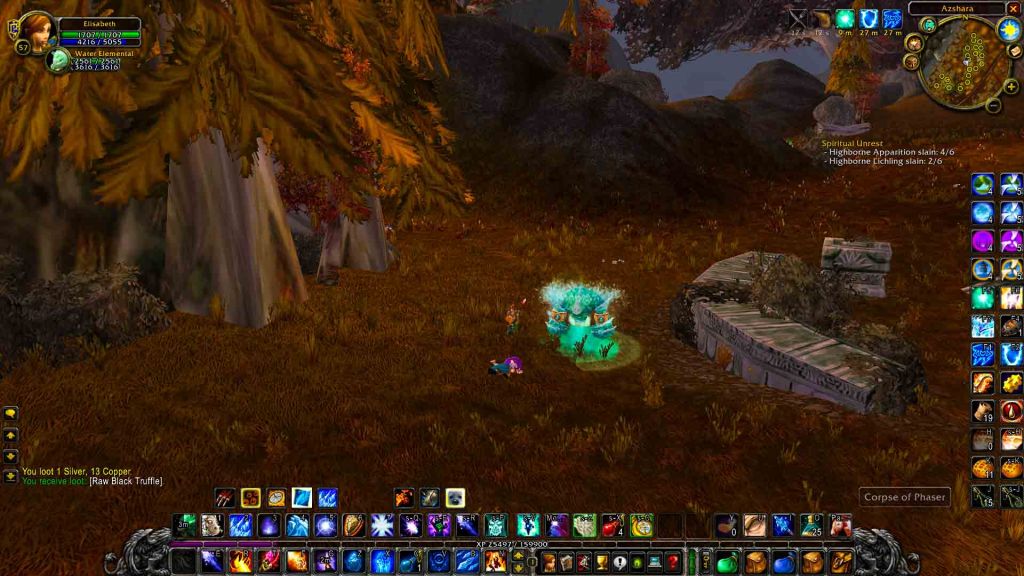Activate the pet claw attack command

click(225, 497)
